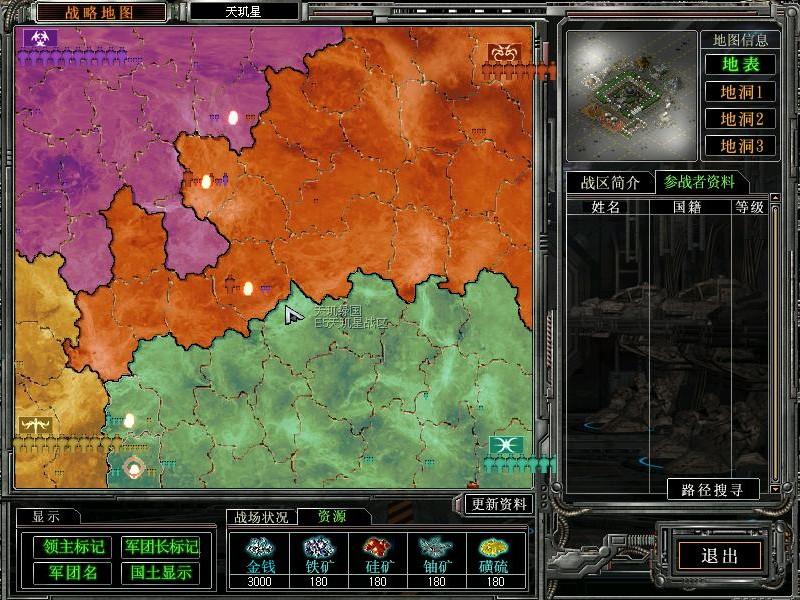Show the 地洞3 cave layer
The width and height of the screenshot is (800, 600).
[x=742, y=146]
